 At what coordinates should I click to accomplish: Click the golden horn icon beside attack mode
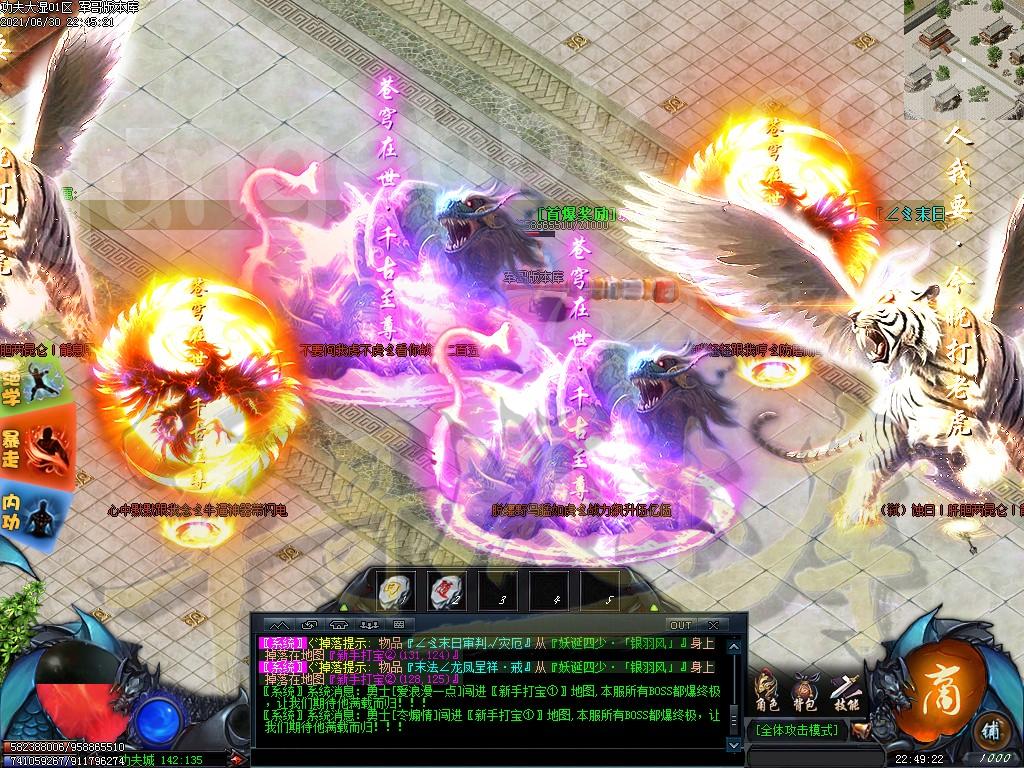[862, 731]
